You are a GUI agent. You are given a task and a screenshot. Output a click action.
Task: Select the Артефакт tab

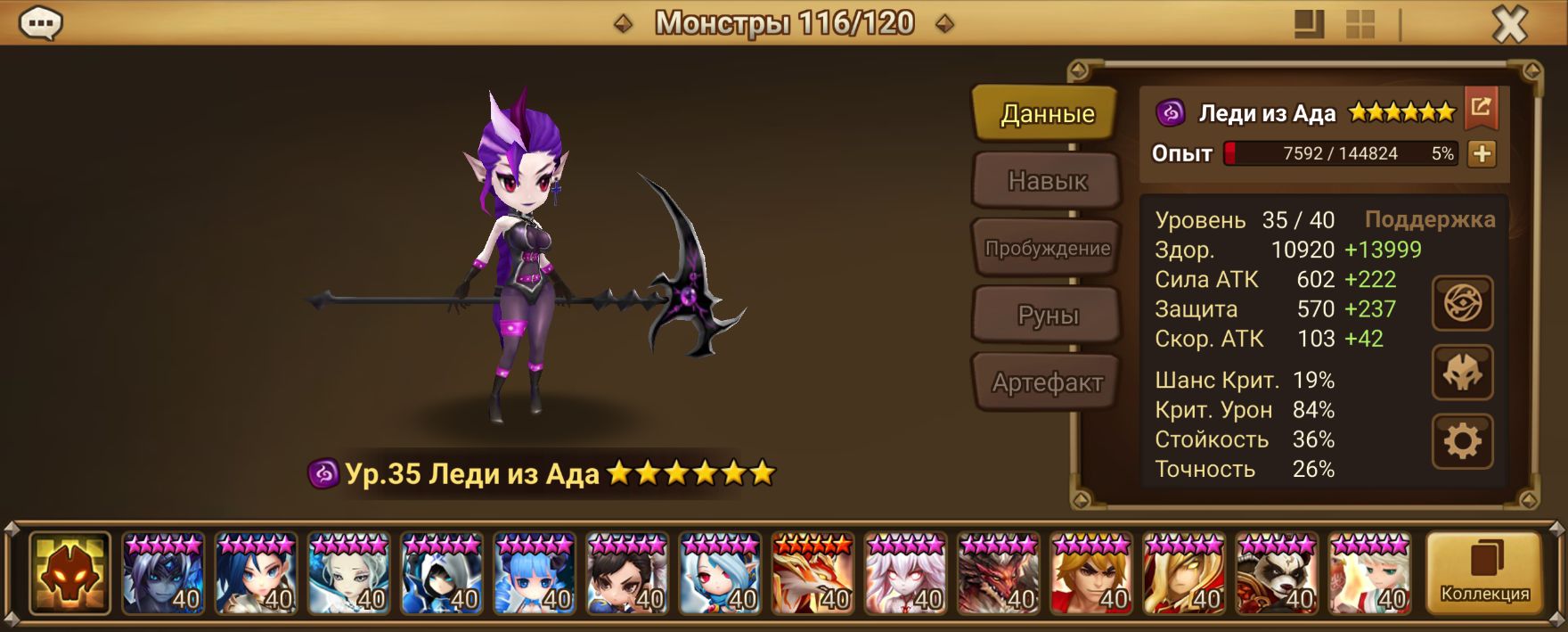(x=1047, y=382)
